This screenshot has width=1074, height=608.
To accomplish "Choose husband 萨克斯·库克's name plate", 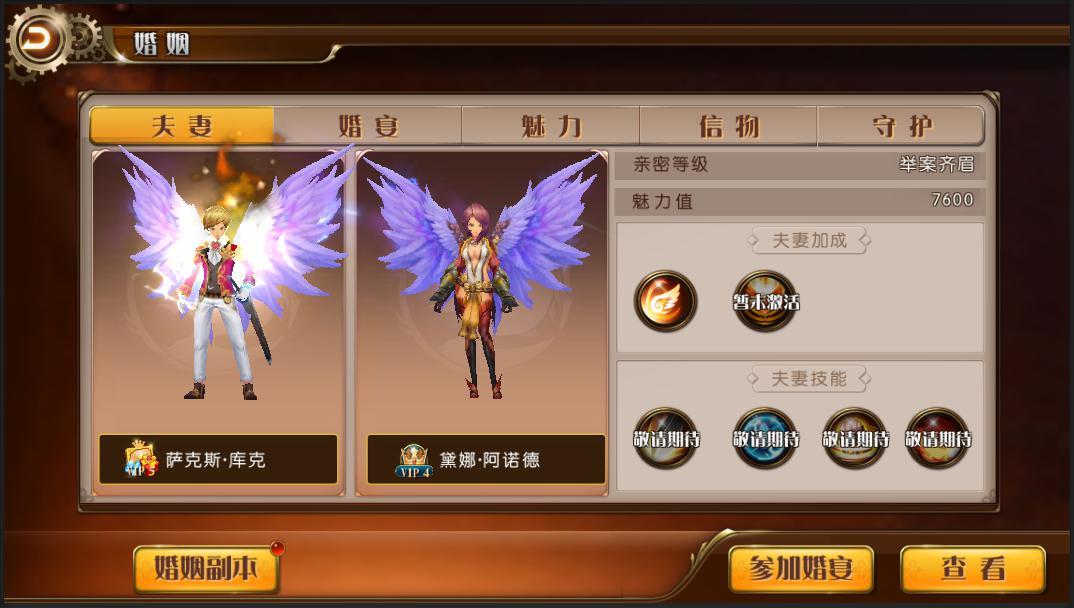I will coord(218,460).
